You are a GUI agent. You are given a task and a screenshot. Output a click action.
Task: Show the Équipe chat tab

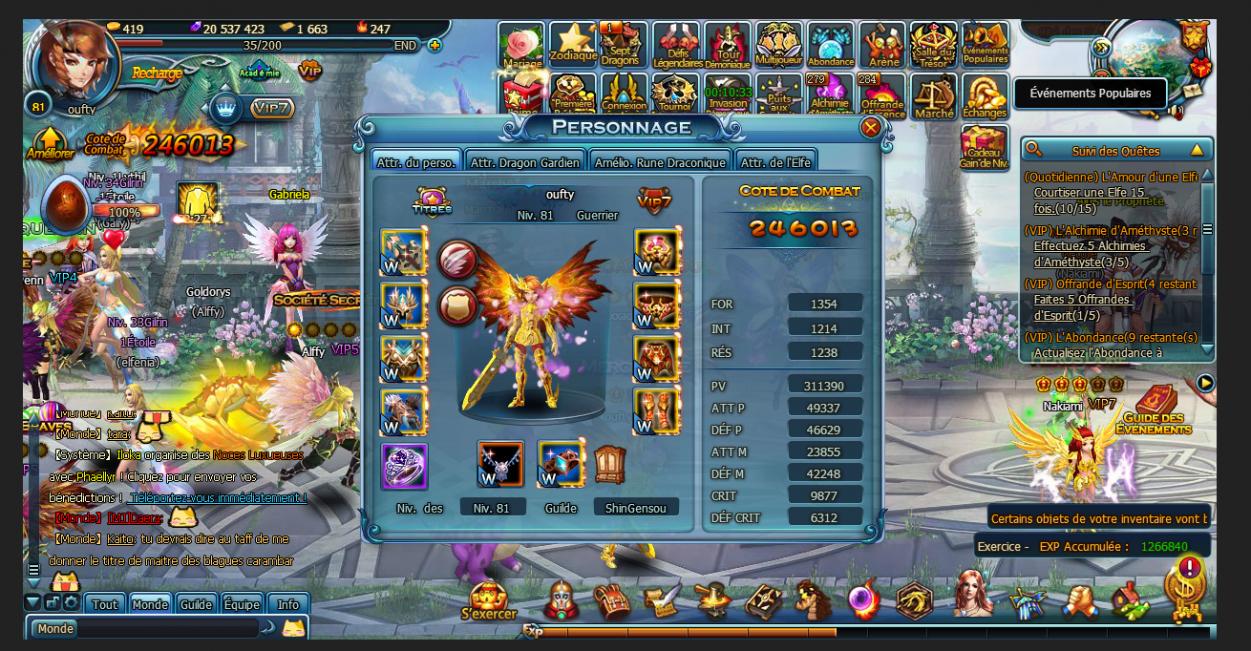point(241,604)
